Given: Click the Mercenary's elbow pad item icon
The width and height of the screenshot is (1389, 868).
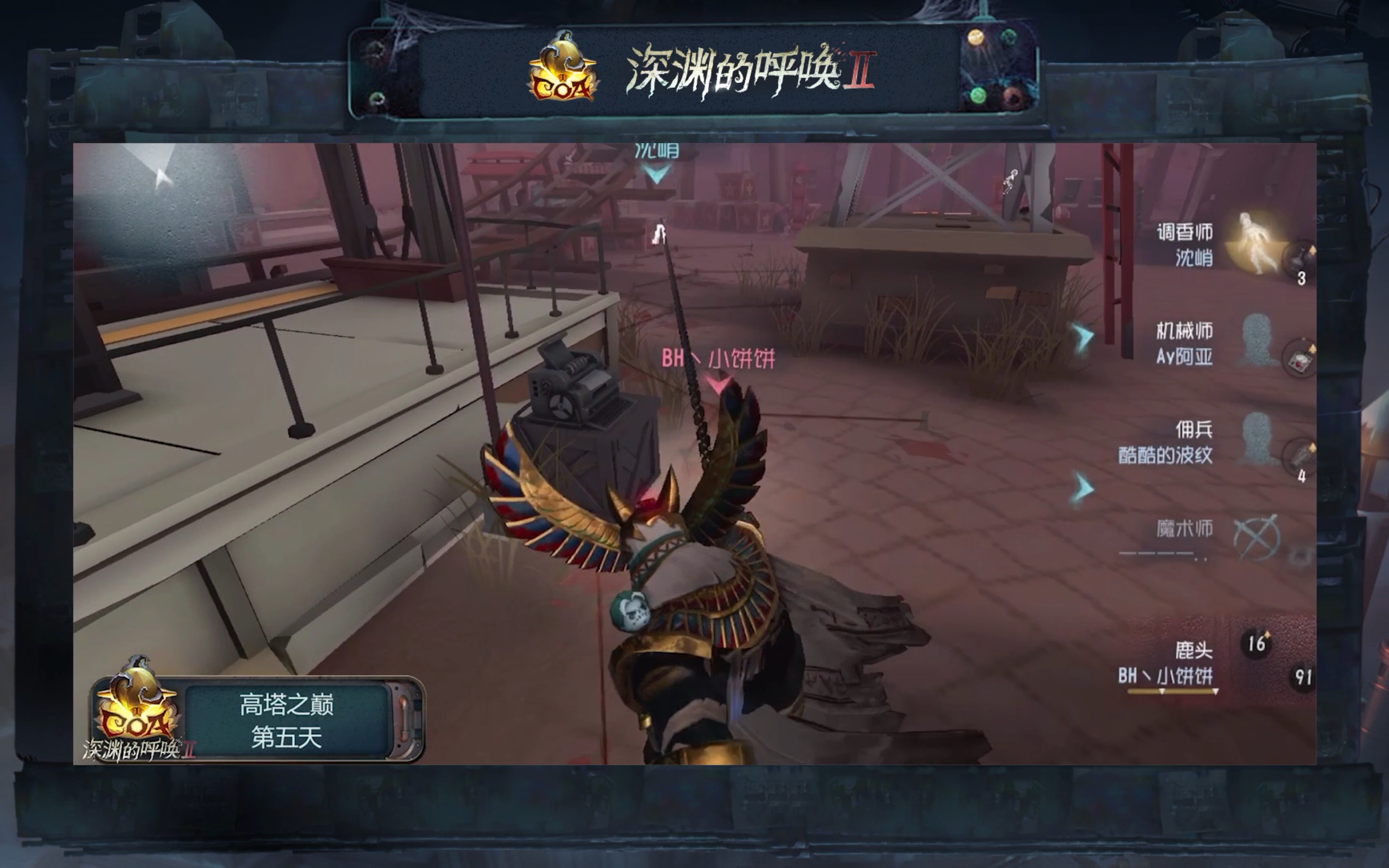Looking at the screenshot, I should pyautogui.click(x=1301, y=455).
